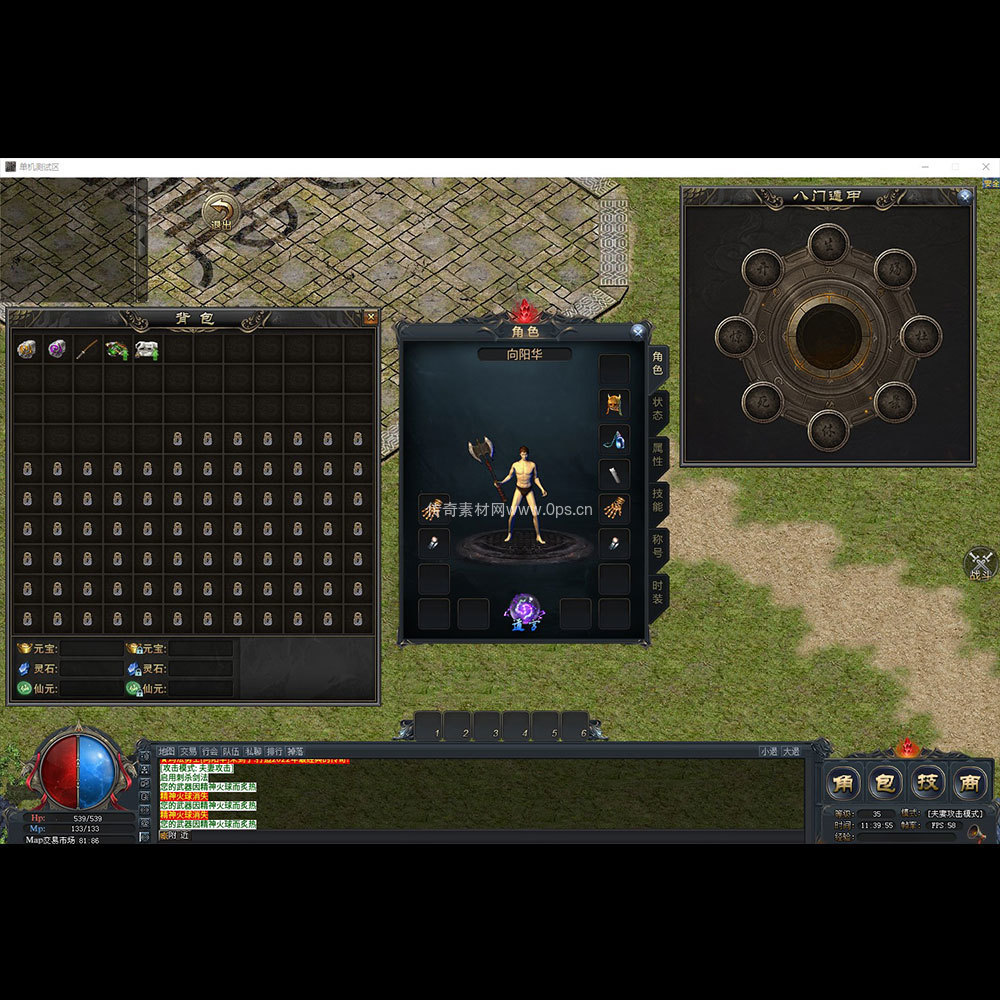This screenshot has width=1000, height=1000.
Task: Toggle the 战斗 crossed-swords combat button
Action: [x=981, y=563]
